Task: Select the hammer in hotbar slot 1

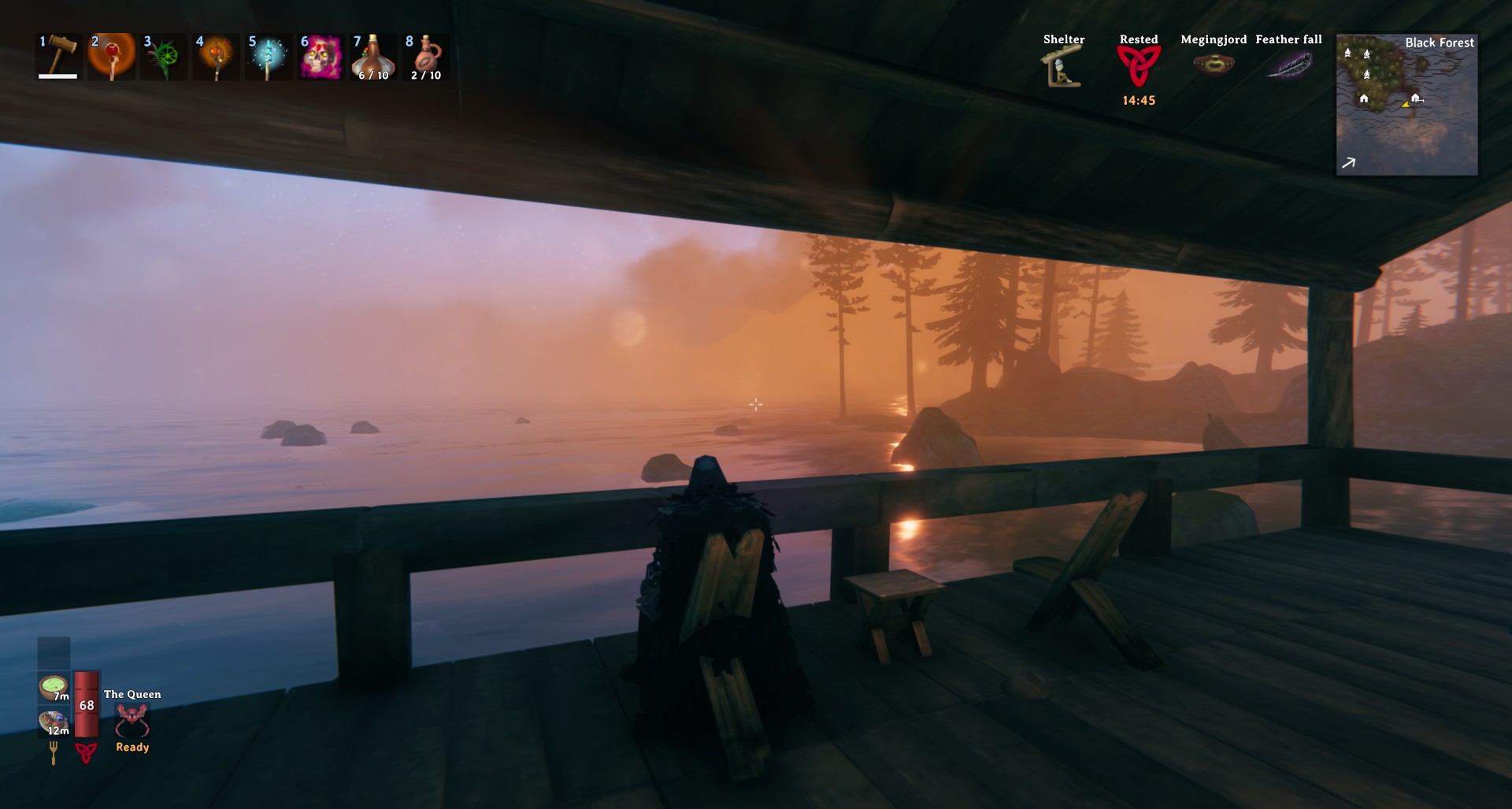Action: (59, 56)
